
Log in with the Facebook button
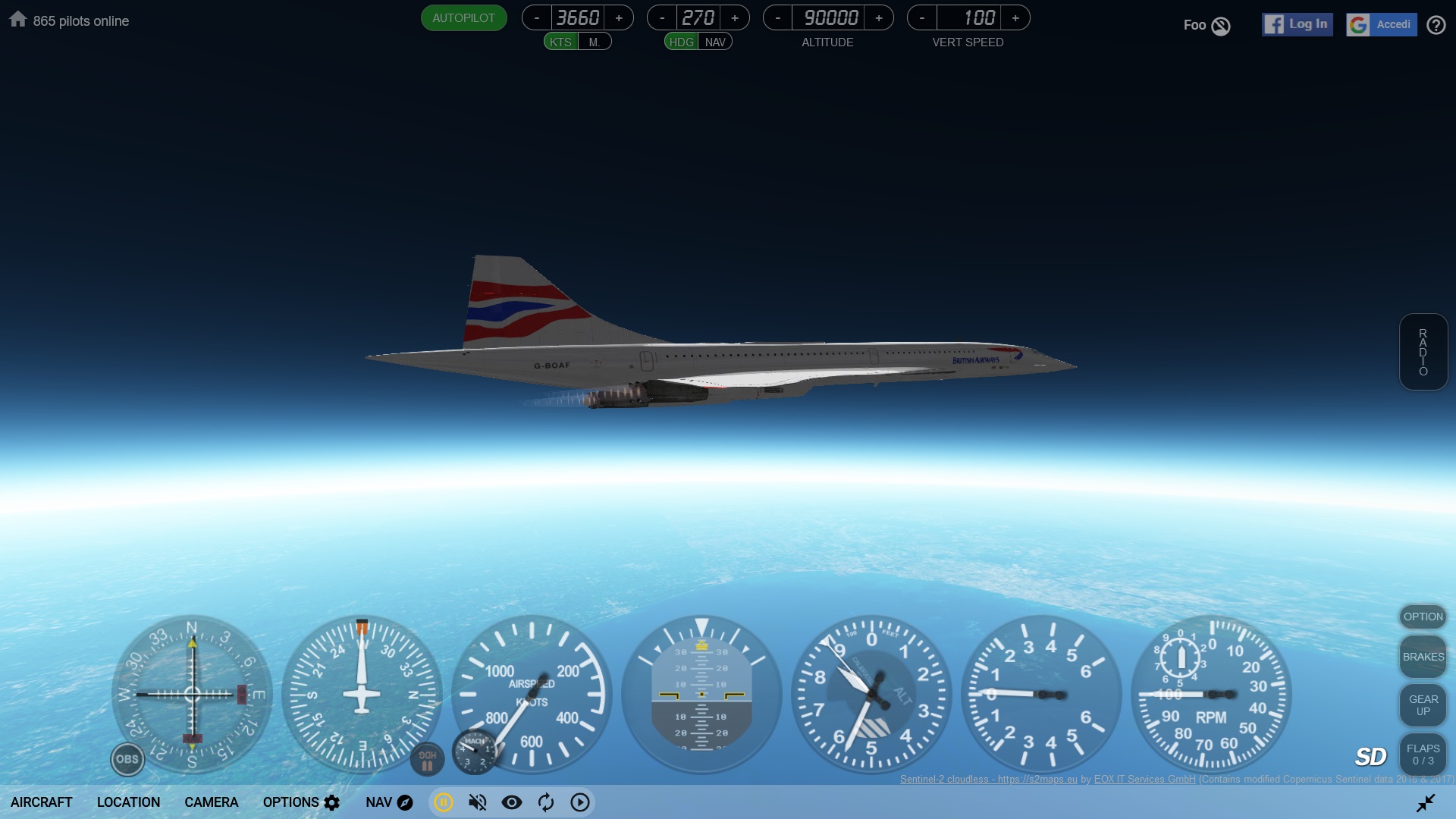[1297, 24]
